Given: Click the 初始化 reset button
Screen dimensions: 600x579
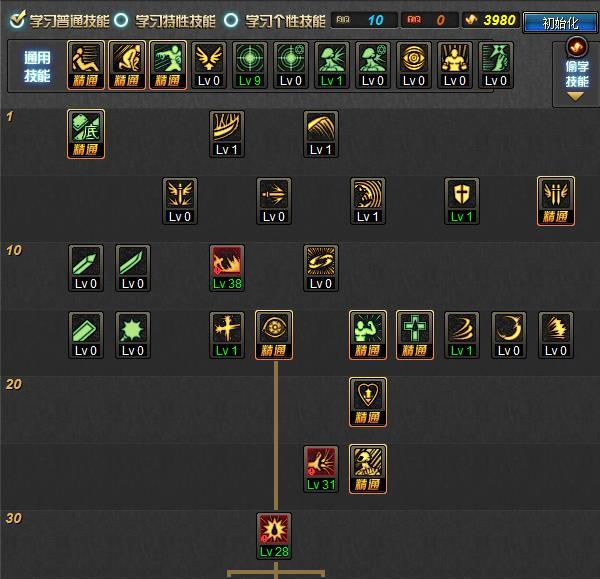Looking at the screenshot, I should (559, 21).
